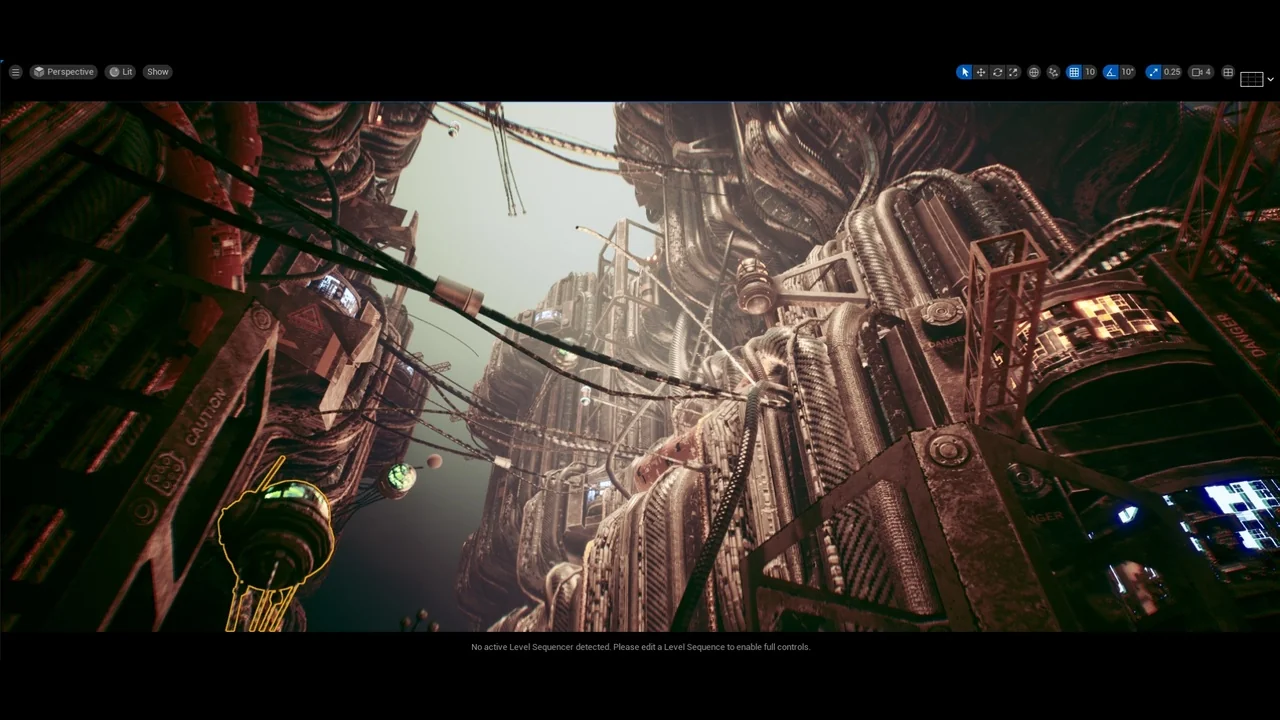1280x720 pixels.
Task: Open the Lit view mode dropdown
Action: [x=121, y=71]
